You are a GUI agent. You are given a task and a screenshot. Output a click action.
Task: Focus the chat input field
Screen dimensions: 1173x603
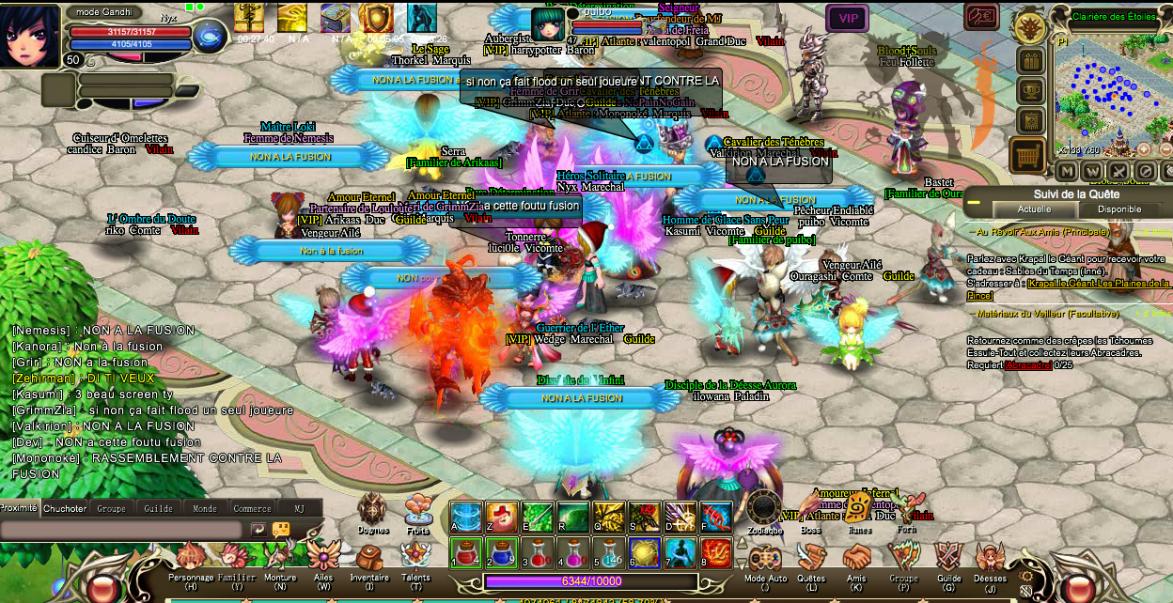tap(120, 529)
